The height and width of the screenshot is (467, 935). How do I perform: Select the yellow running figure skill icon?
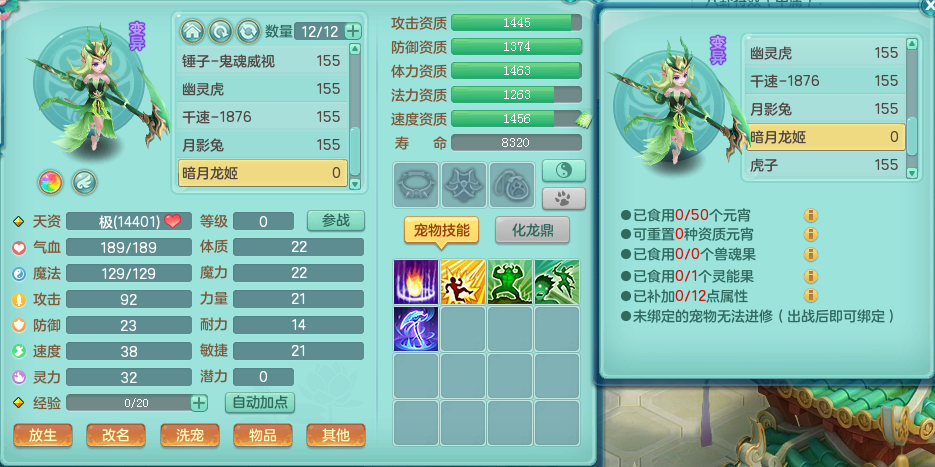(463, 282)
